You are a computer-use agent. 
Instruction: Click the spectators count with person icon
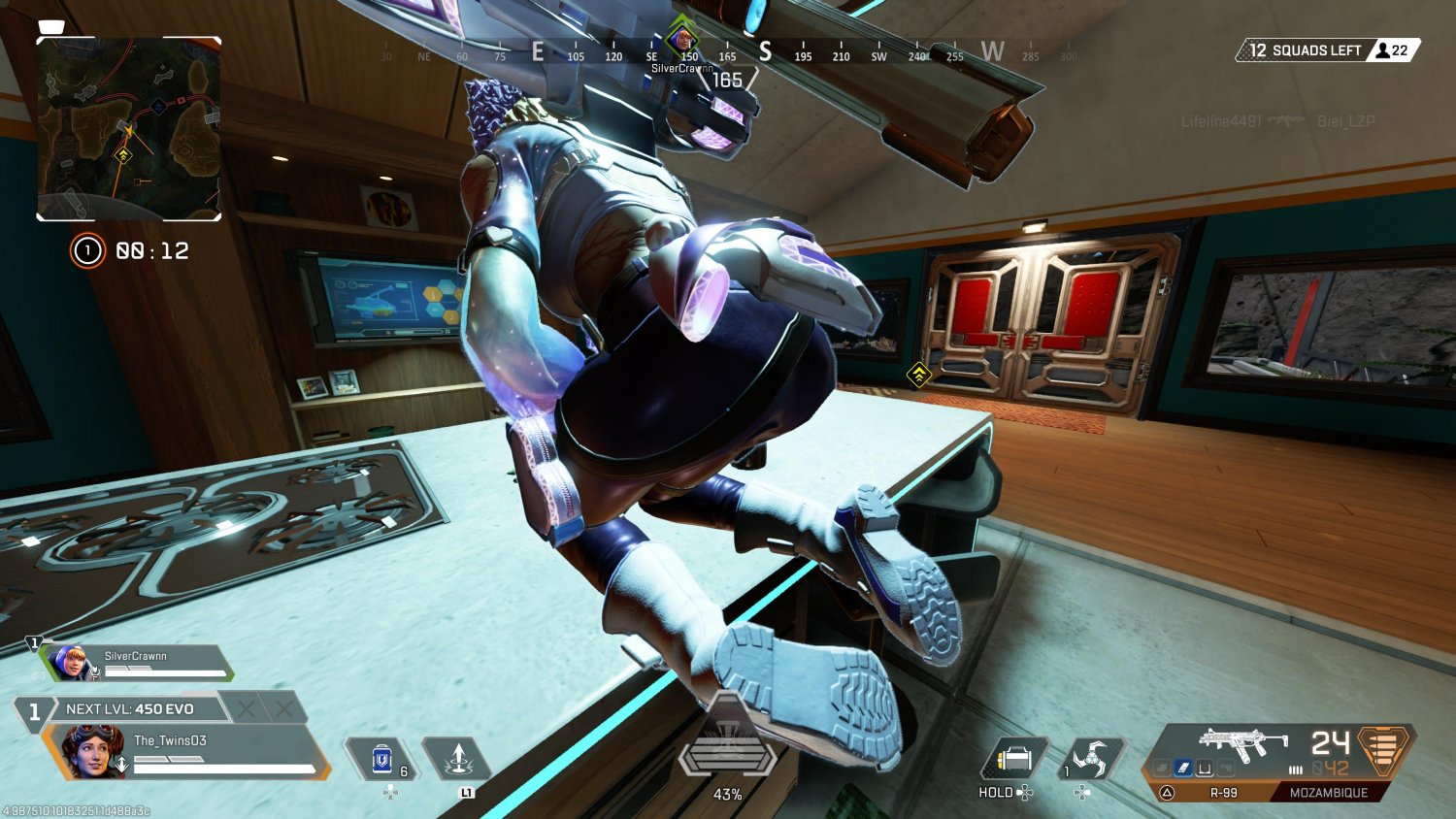1393,50
